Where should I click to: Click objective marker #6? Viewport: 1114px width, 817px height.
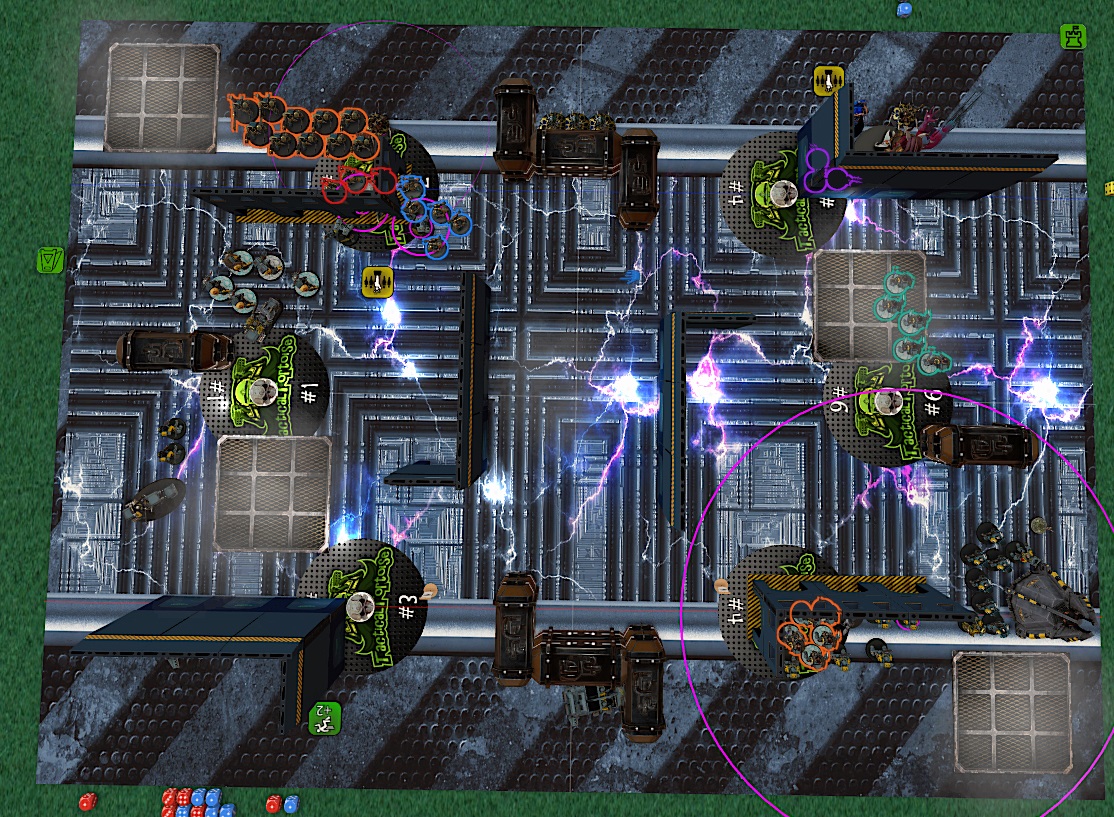coord(886,403)
